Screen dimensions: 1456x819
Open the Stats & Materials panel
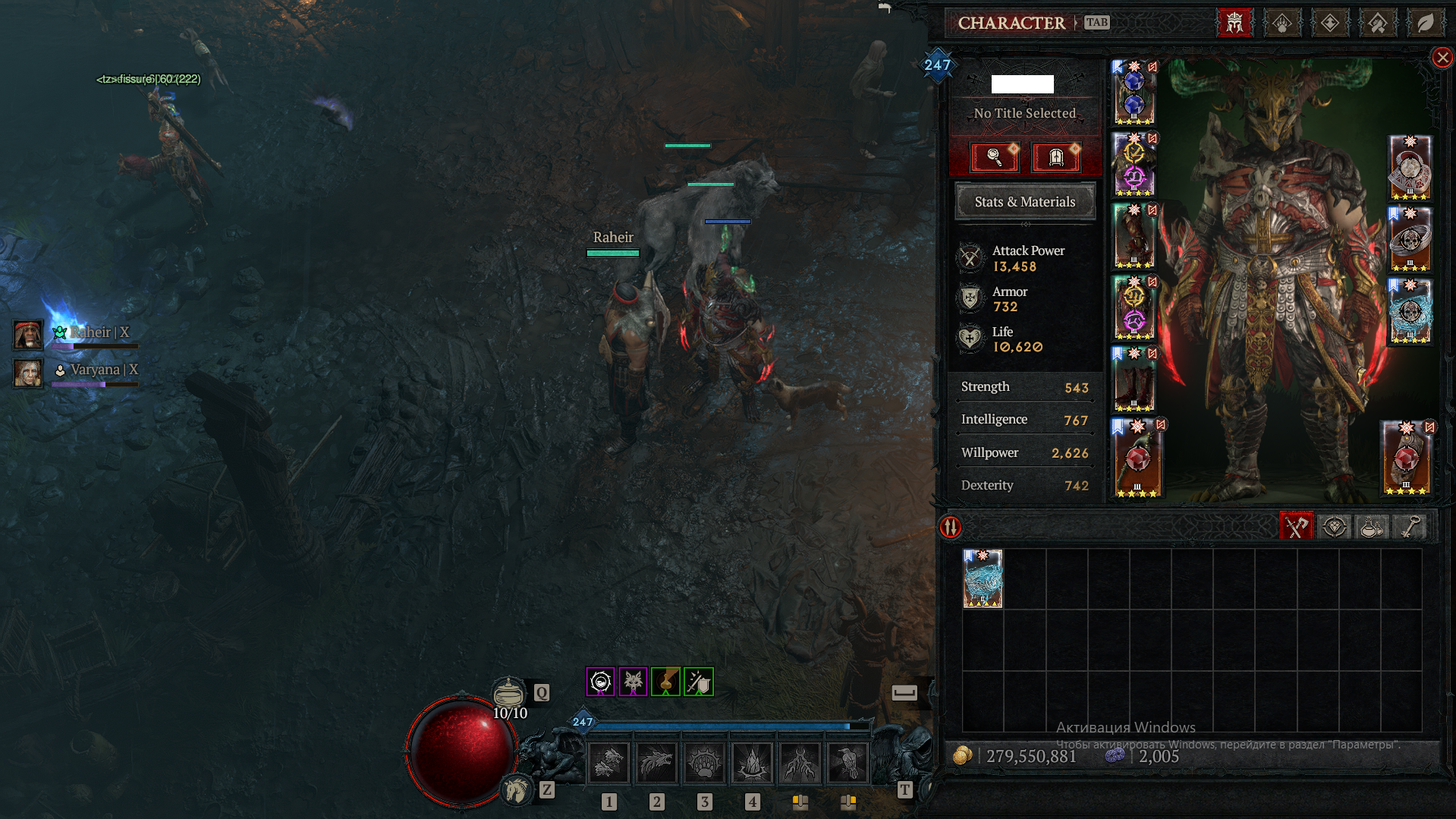point(1024,202)
